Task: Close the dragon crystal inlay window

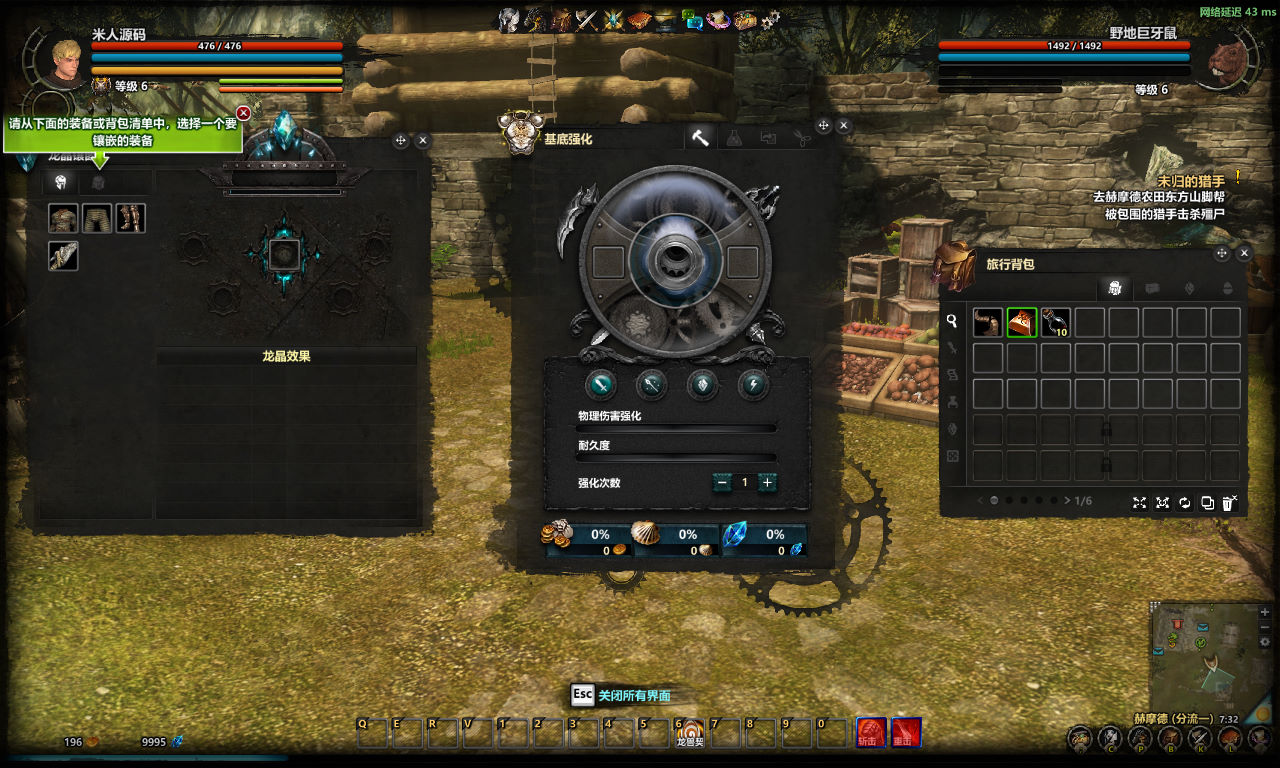Action: click(422, 141)
